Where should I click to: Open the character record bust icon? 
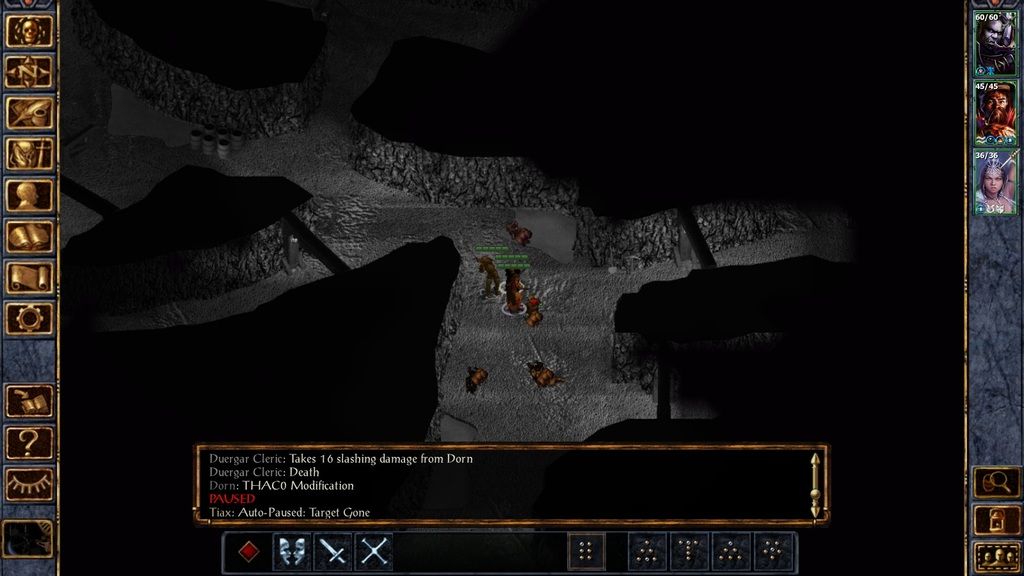(x=29, y=195)
